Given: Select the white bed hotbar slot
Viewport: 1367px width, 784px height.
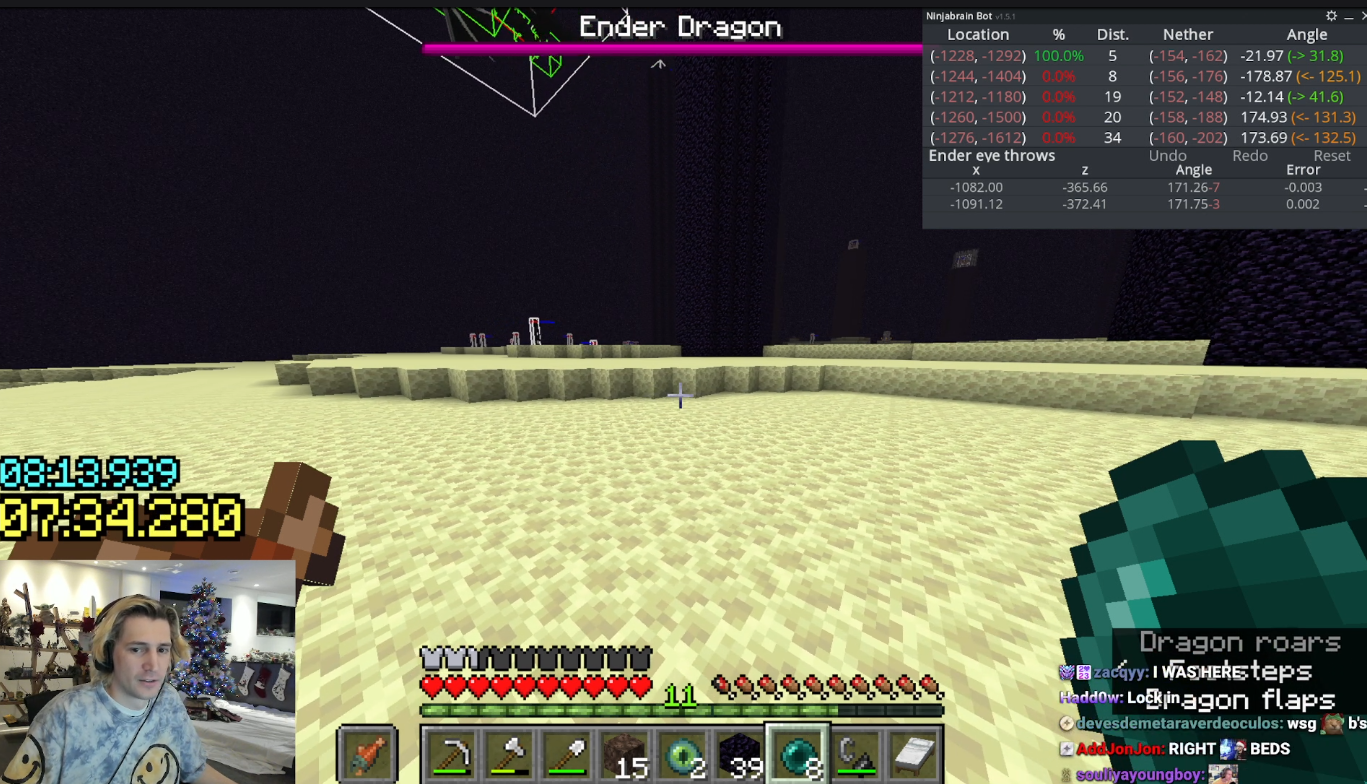Looking at the screenshot, I should pos(913,753).
